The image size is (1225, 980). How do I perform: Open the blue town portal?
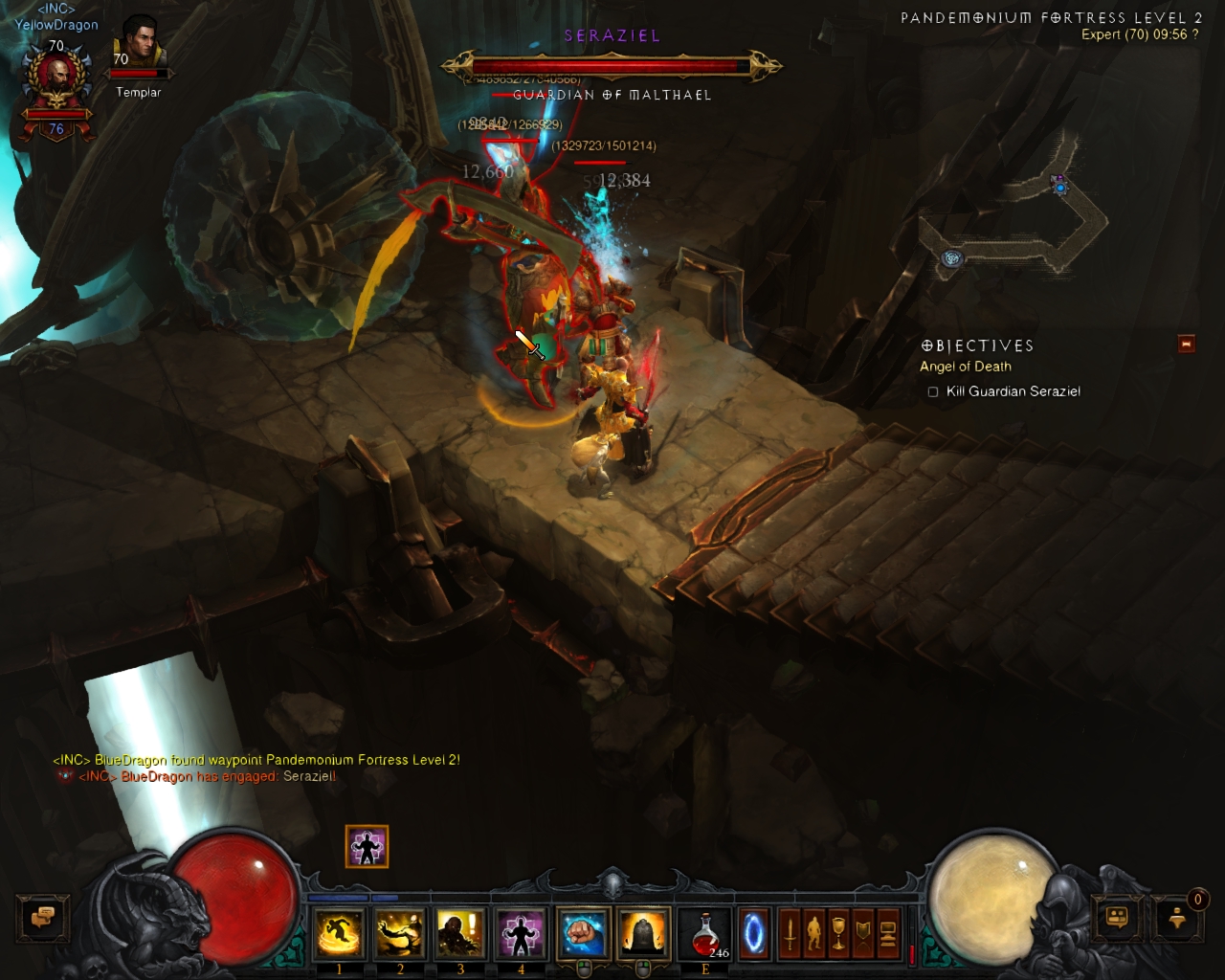click(x=753, y=933)
